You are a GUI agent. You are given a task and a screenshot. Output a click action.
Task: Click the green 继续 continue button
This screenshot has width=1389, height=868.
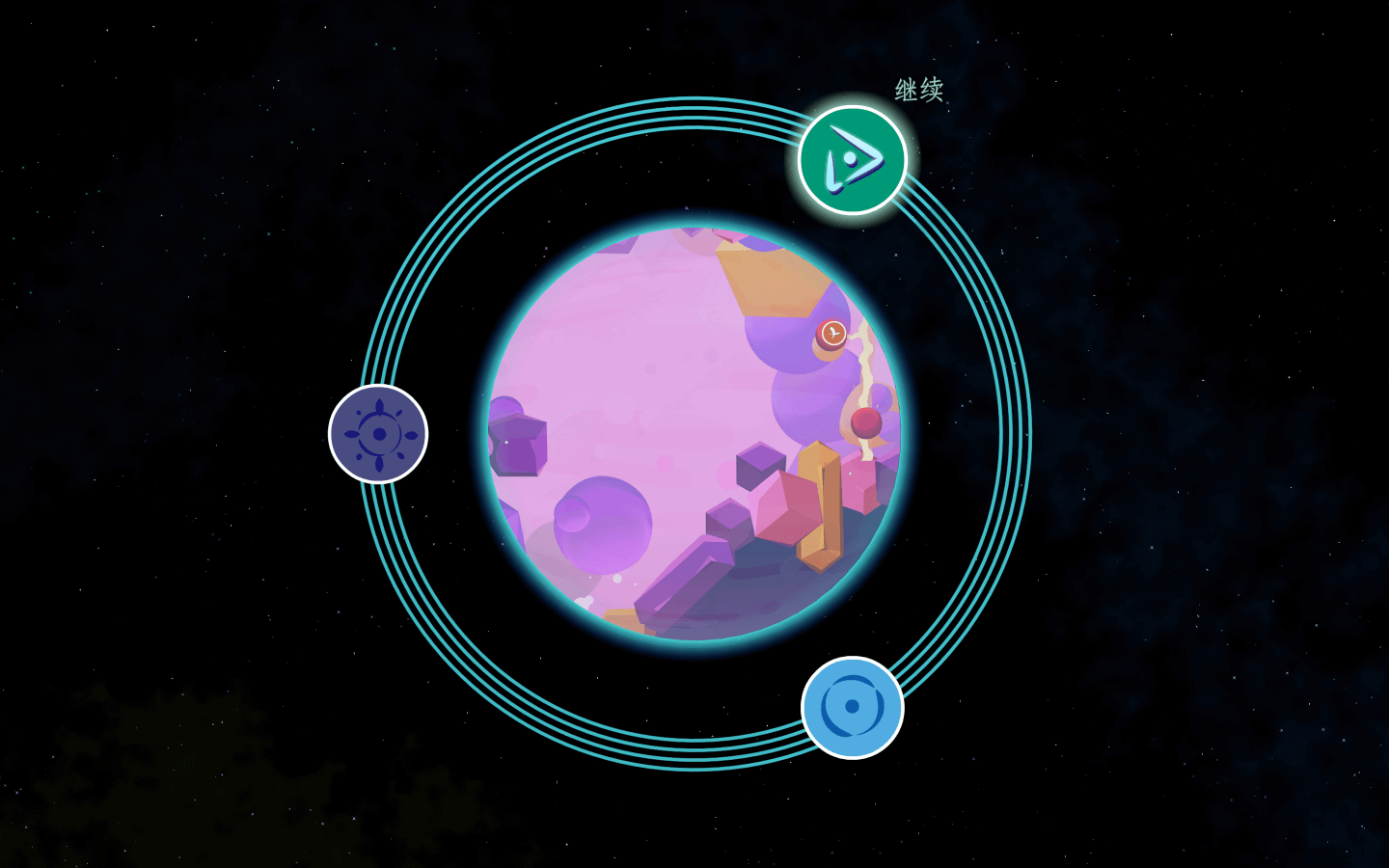pos(853,160)
